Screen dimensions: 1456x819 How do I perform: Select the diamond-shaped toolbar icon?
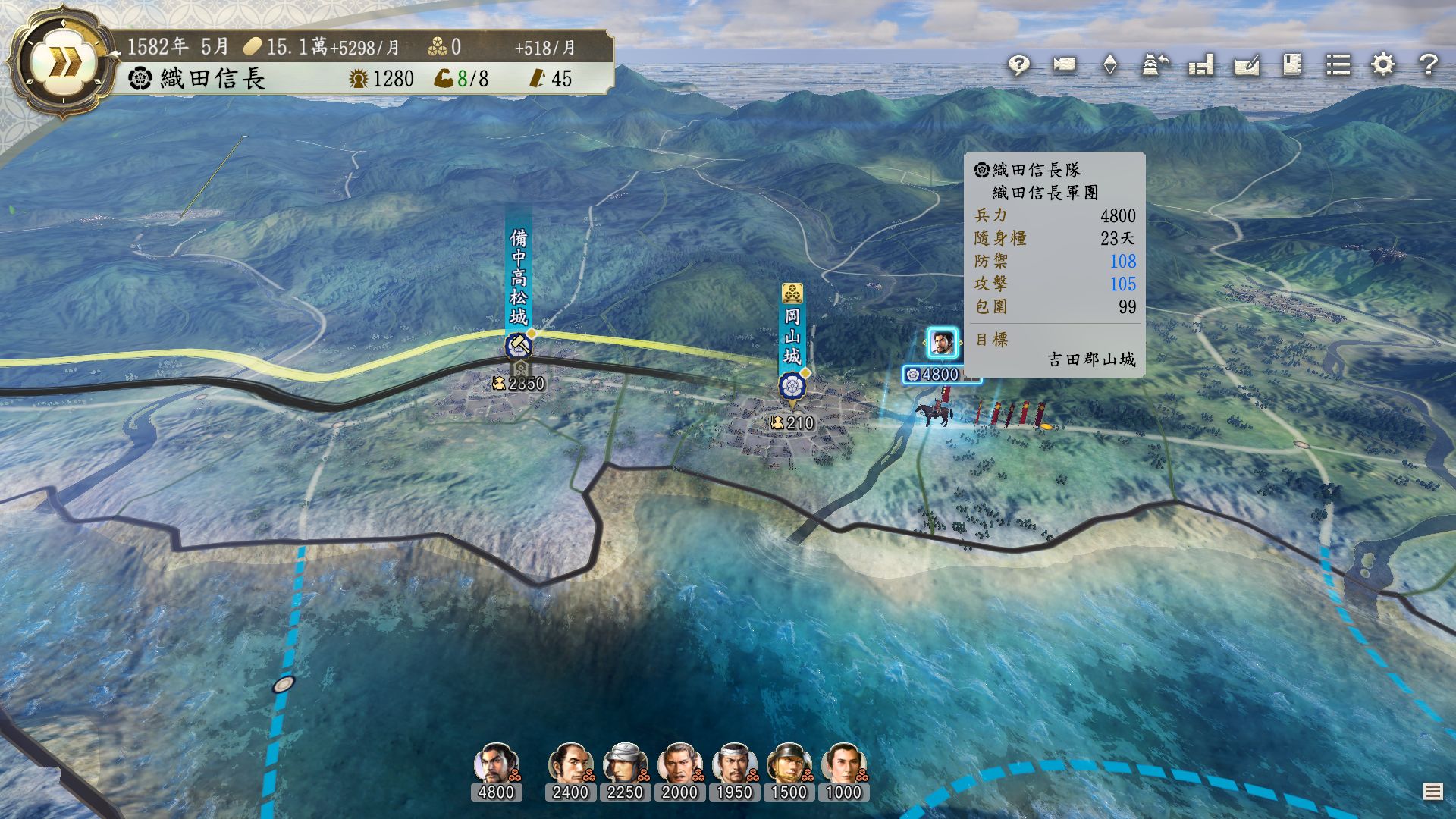tap(1109, 65)
